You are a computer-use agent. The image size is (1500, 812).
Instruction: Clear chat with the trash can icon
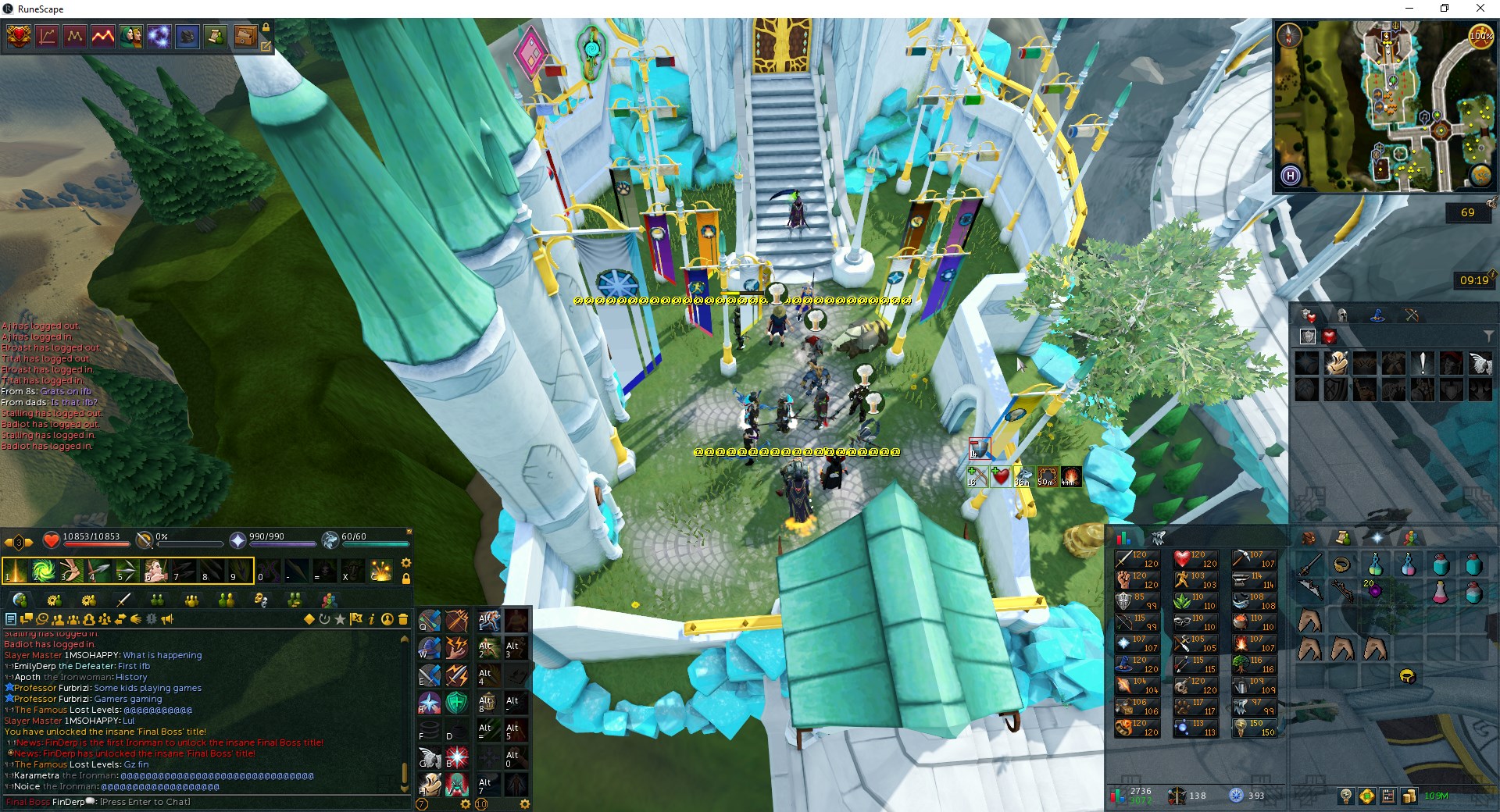[403, 619]
